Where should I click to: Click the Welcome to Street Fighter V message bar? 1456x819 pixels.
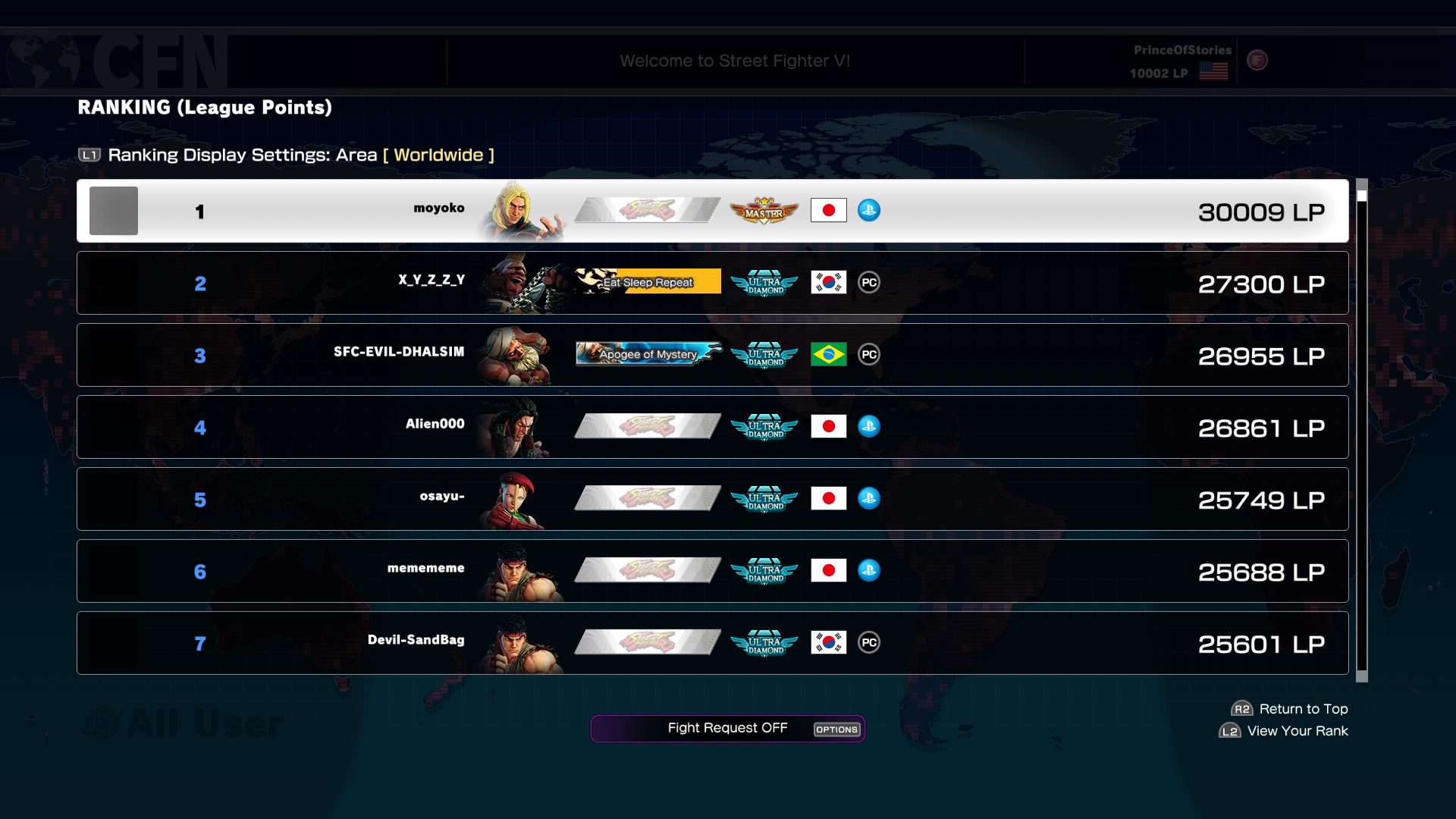point(736,61)
